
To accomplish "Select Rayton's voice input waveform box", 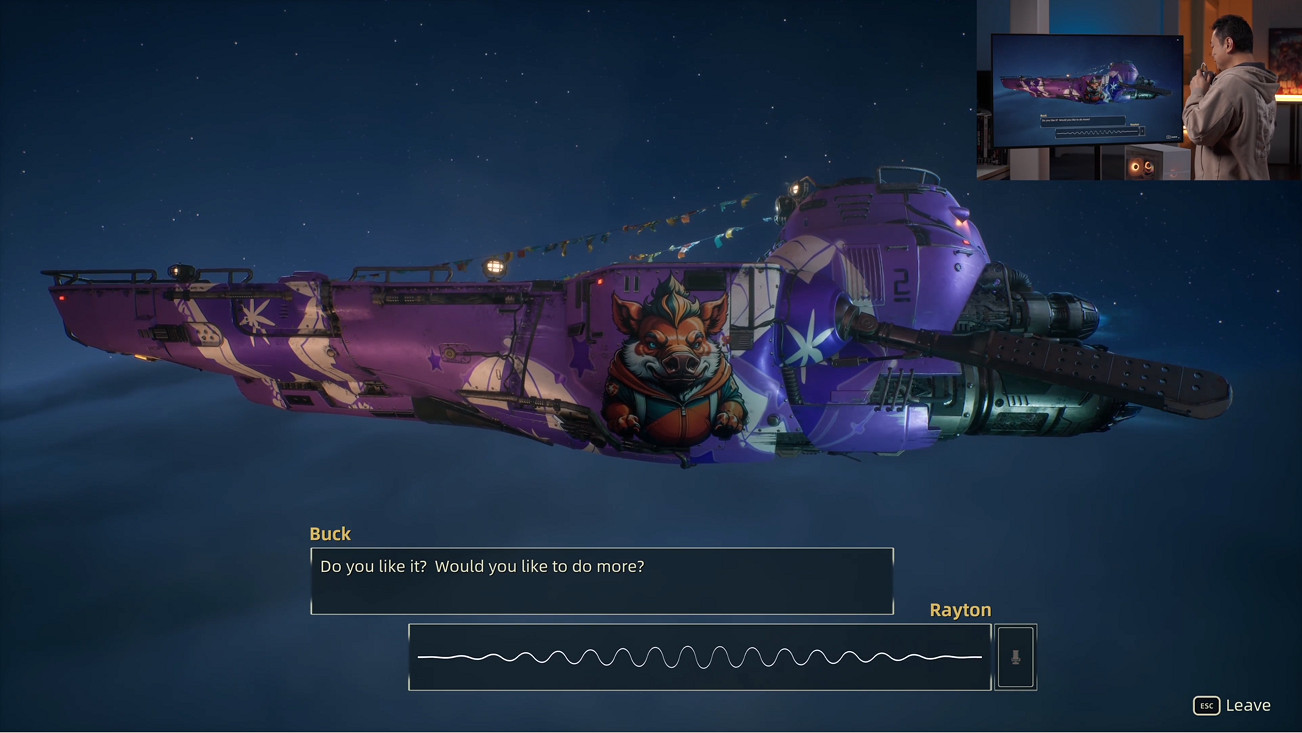I will pyautogui.click(x=699, y=657).
